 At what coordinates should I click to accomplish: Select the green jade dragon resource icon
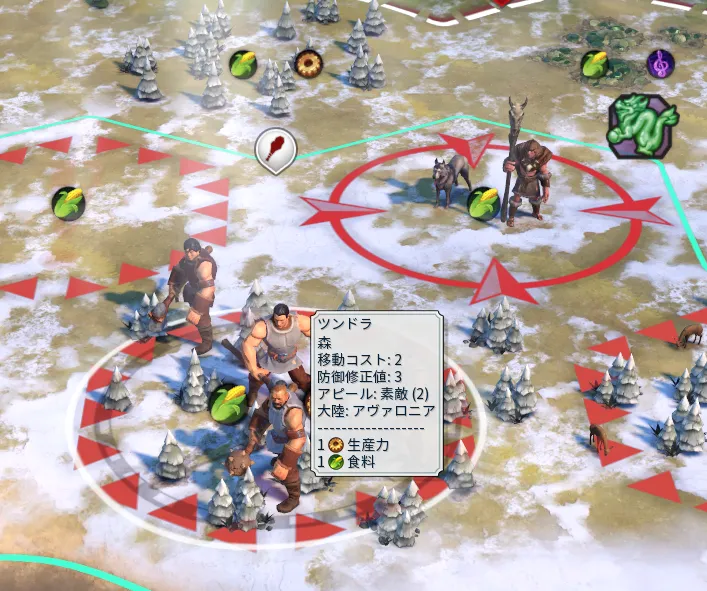642,126
